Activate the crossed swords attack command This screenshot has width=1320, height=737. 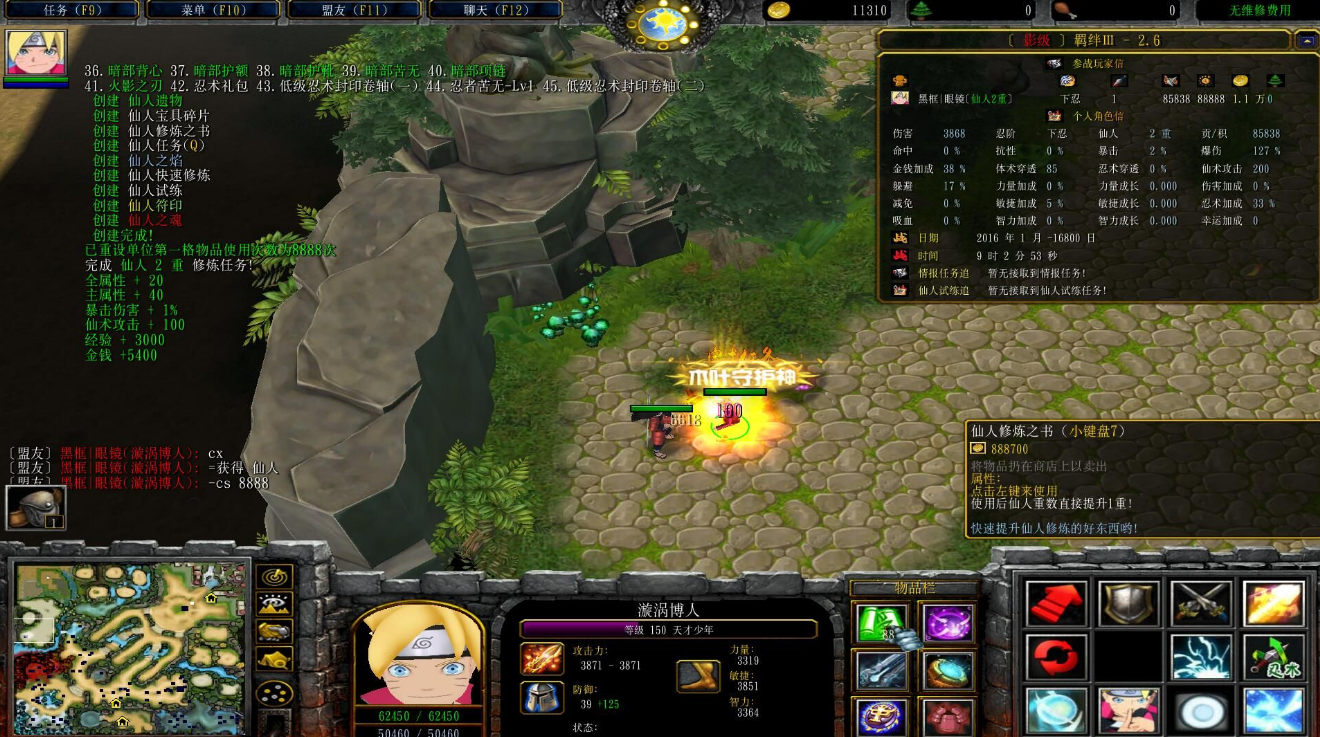point(1201,604)
